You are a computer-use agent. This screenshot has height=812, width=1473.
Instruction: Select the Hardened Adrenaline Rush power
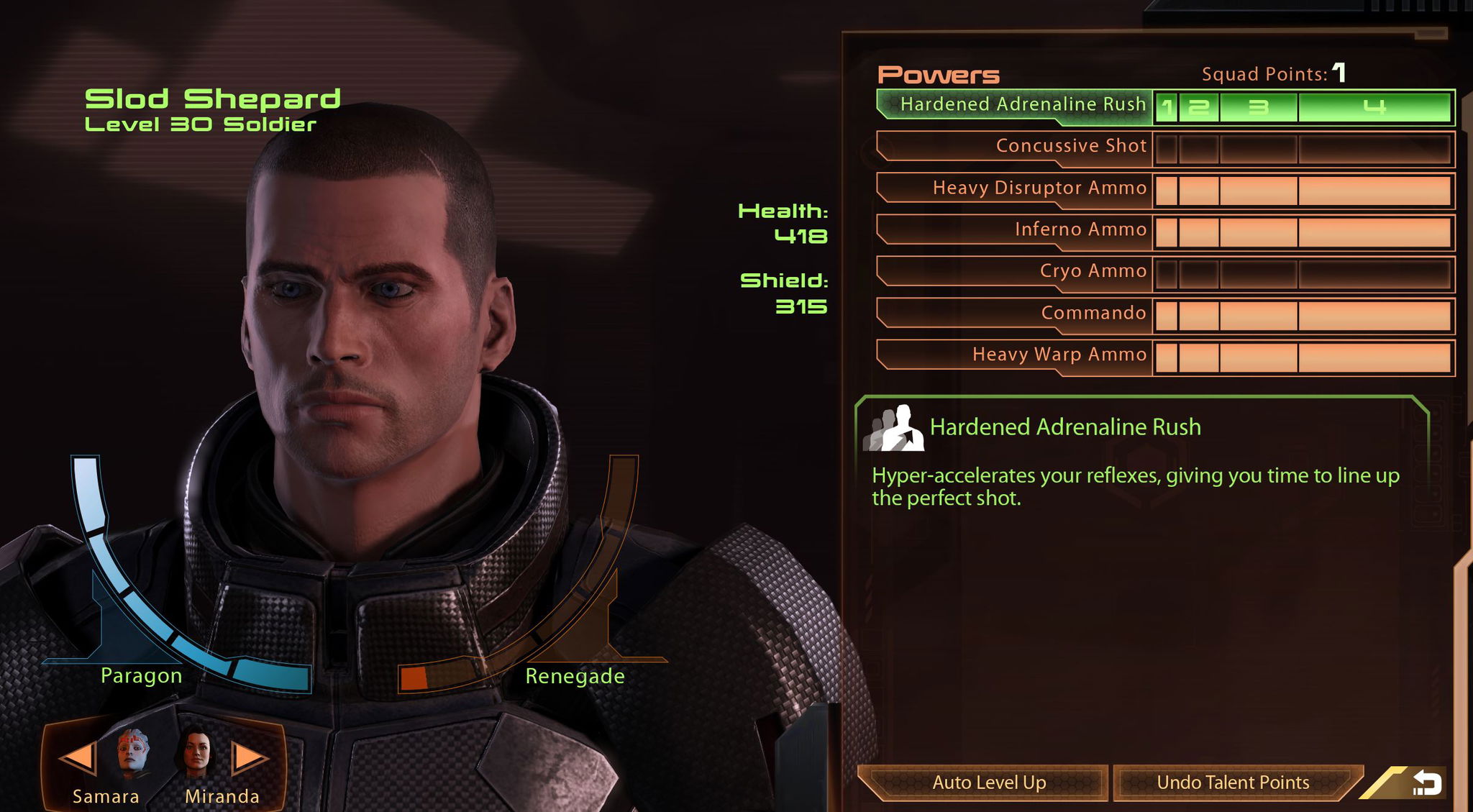pyautogui.click(x=1022, y=105)
